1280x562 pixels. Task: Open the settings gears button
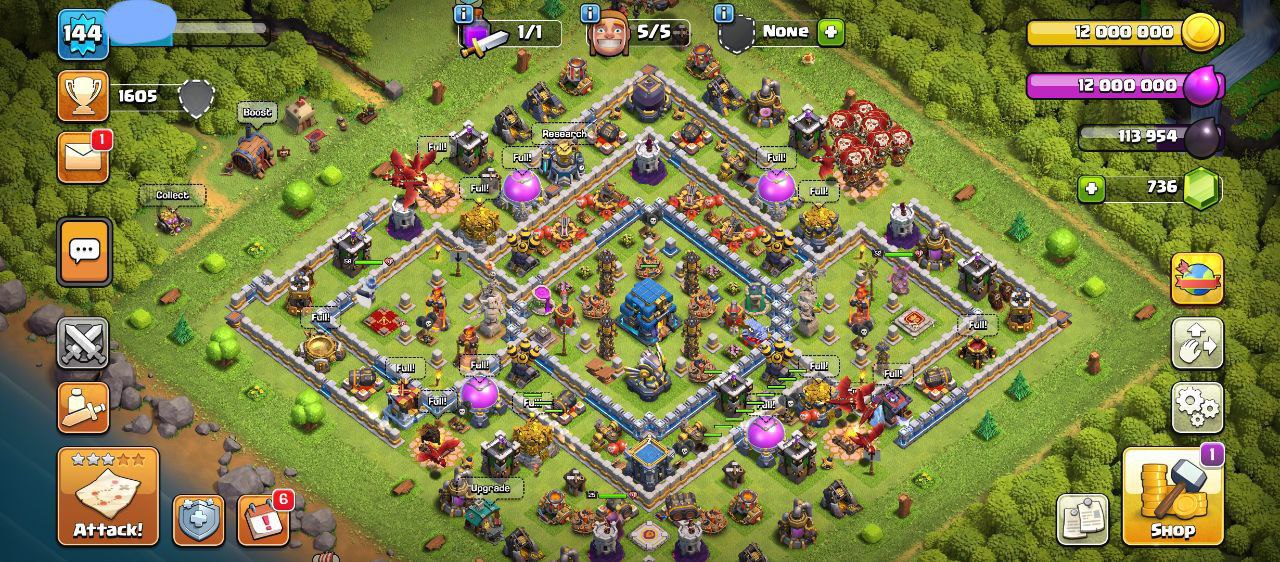pos(1197,406)
